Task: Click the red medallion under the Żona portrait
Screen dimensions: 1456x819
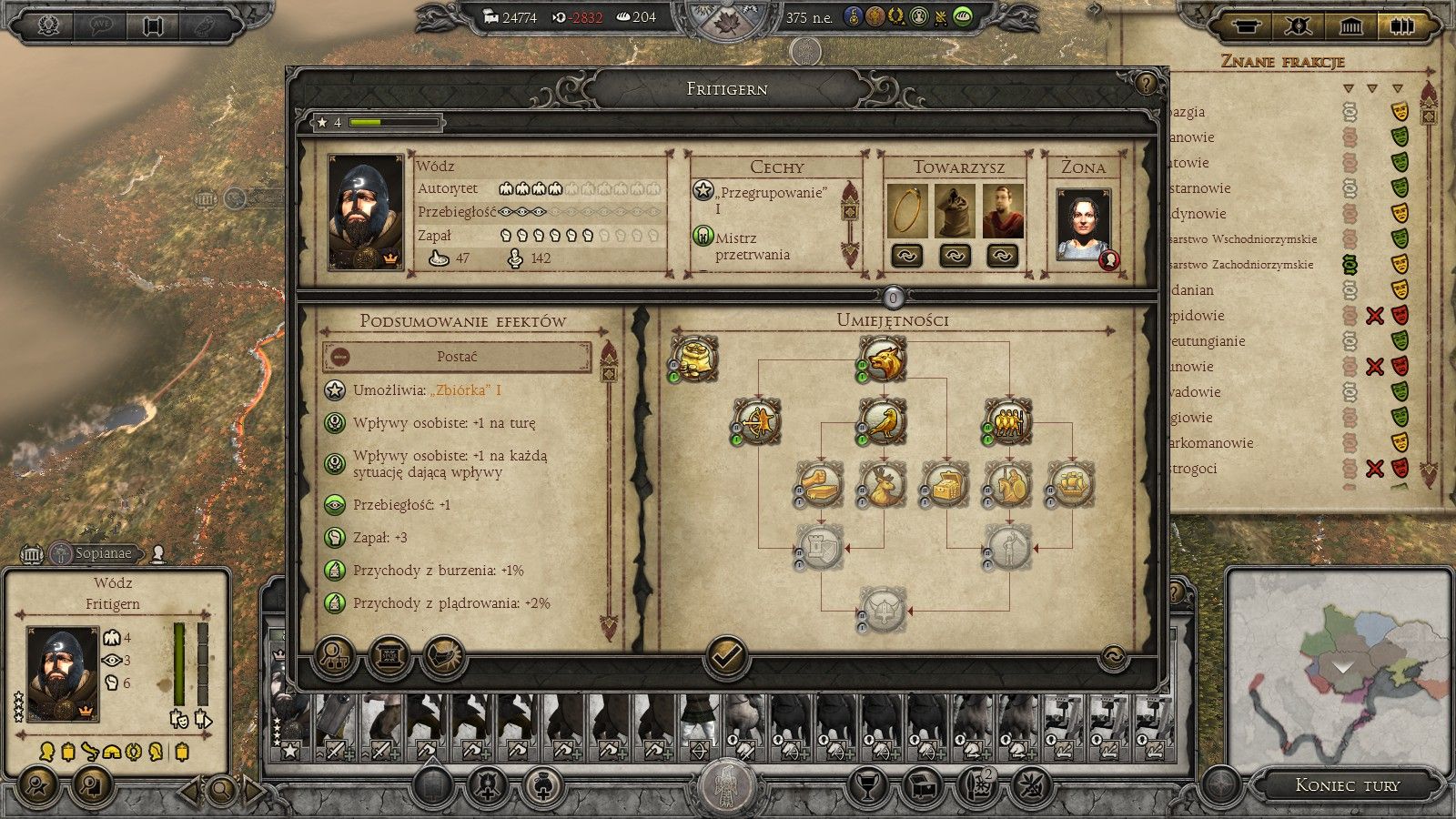Action: (x=1109, y=258)
